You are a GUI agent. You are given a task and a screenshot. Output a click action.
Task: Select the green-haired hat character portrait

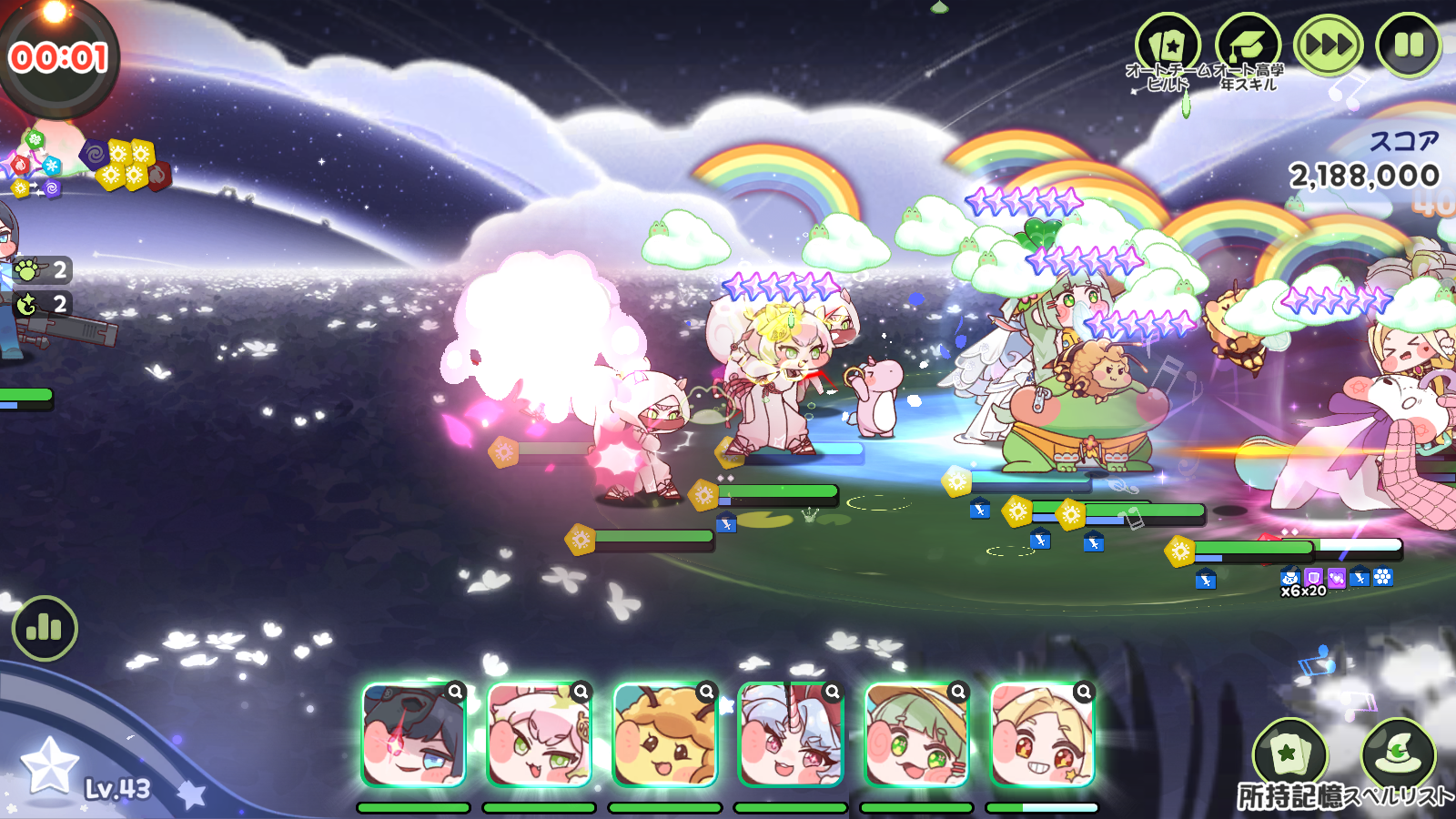(x=915, y=737)
